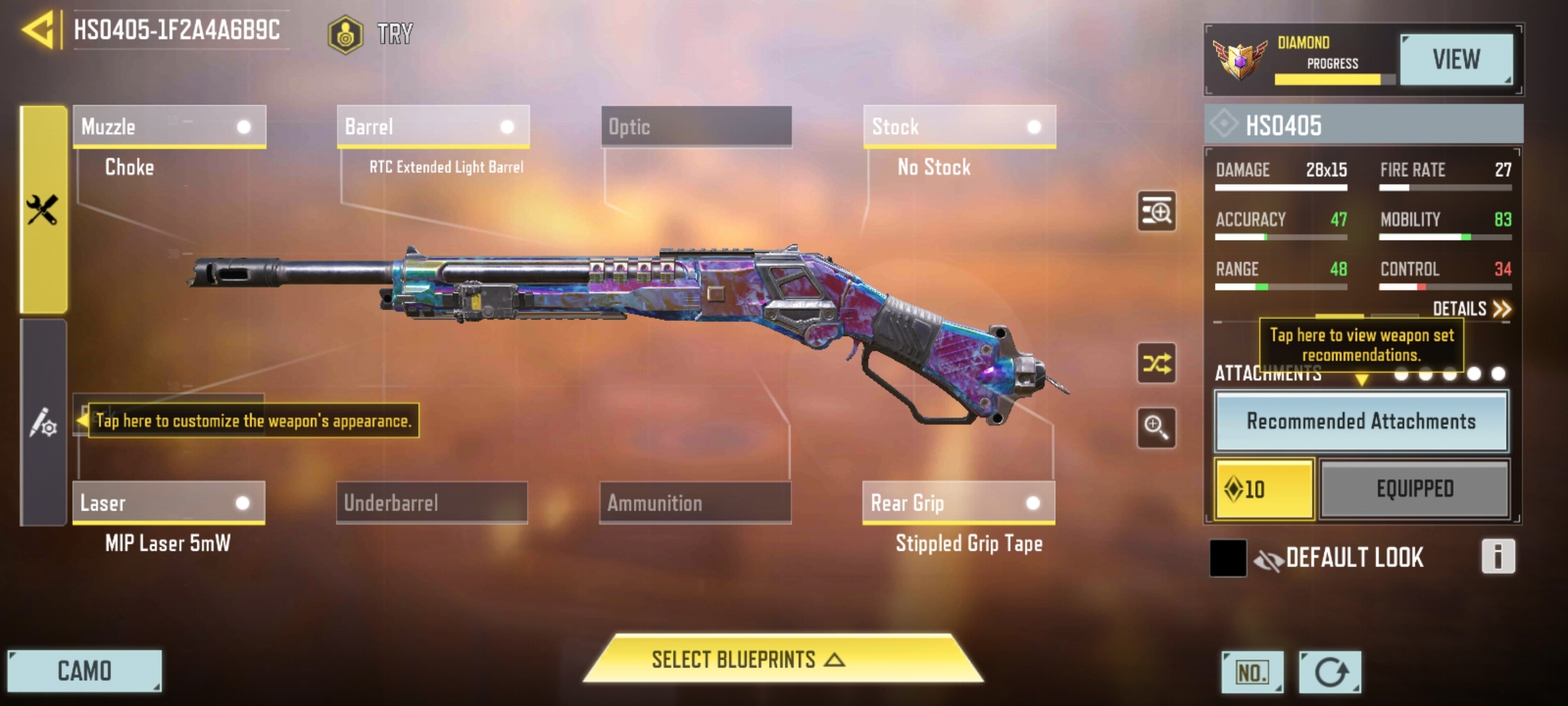This screenshot has height=706, width=1568.
Task: Open the Stock attachment slot
Action: [959, 126]
